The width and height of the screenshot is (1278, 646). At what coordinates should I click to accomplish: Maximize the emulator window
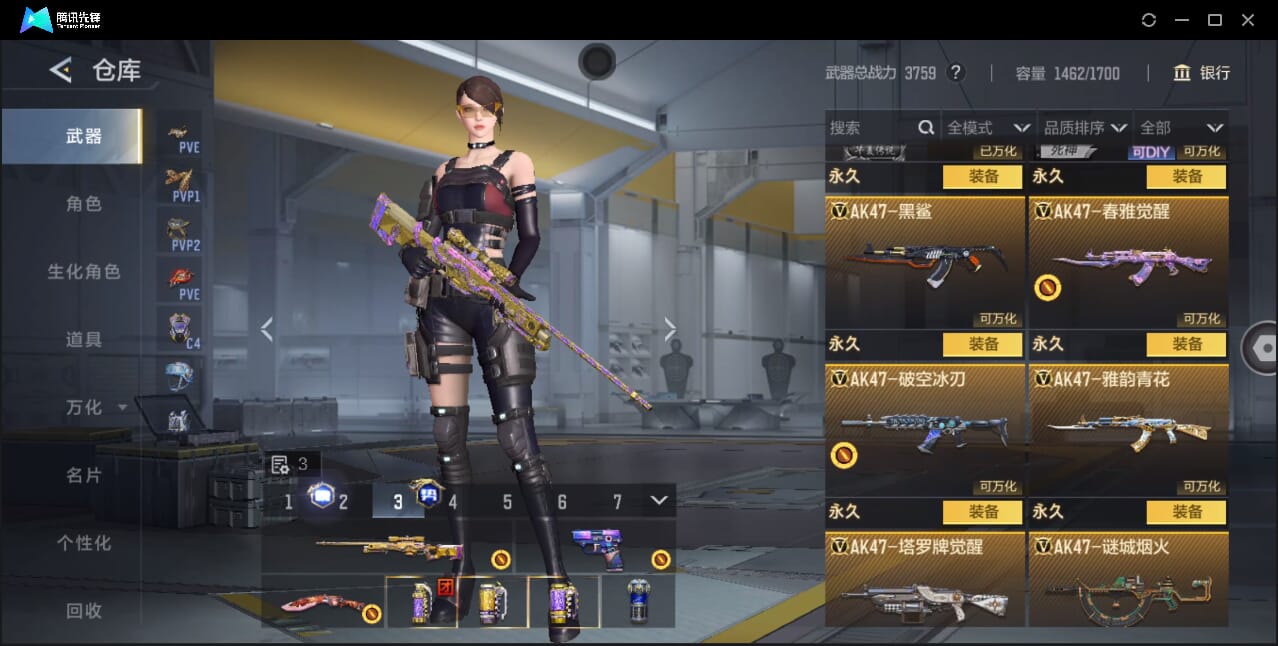pyautogui.click(x=1215, y=20)
